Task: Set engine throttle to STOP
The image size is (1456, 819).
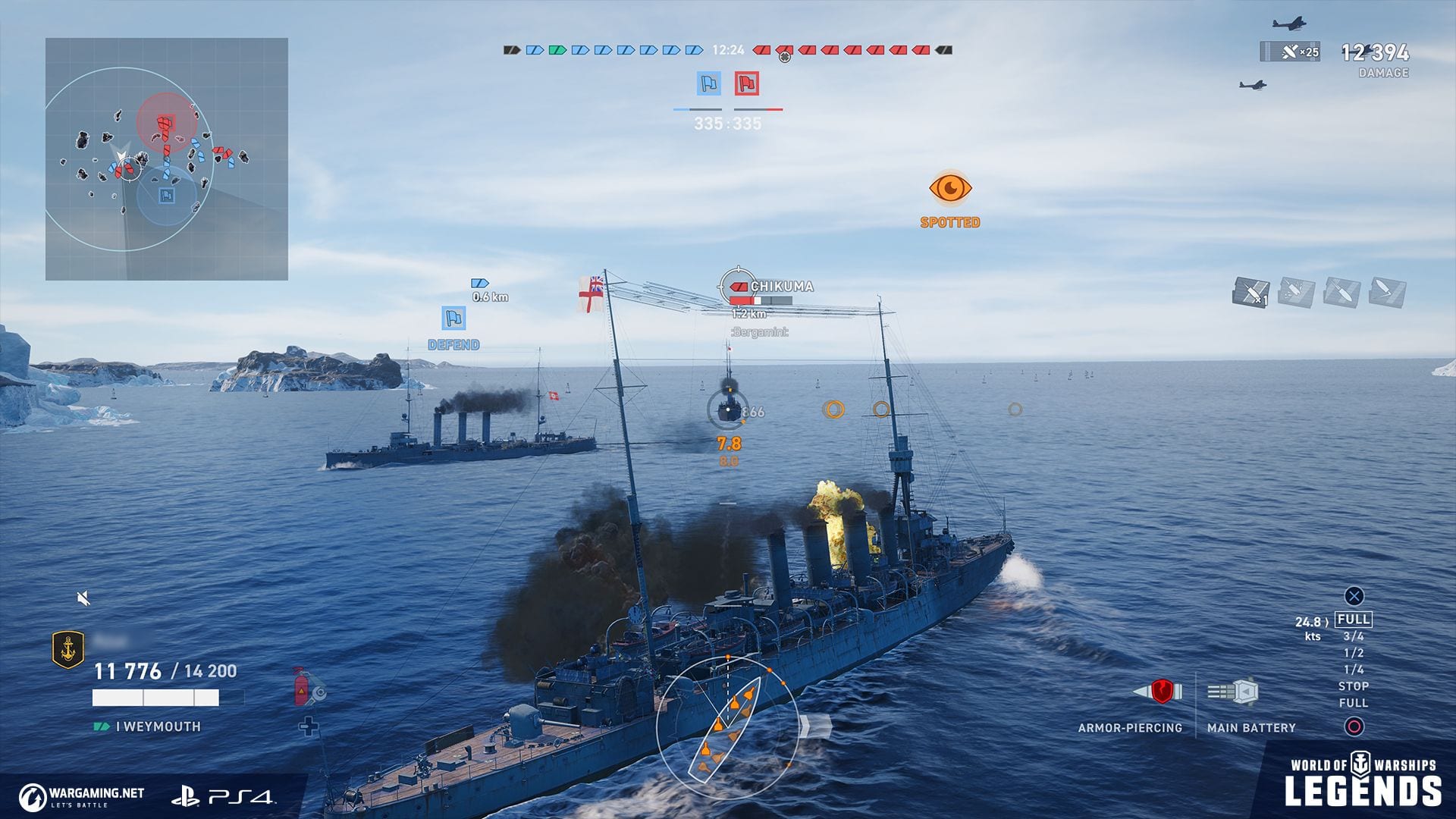Action: point(1354,686)
